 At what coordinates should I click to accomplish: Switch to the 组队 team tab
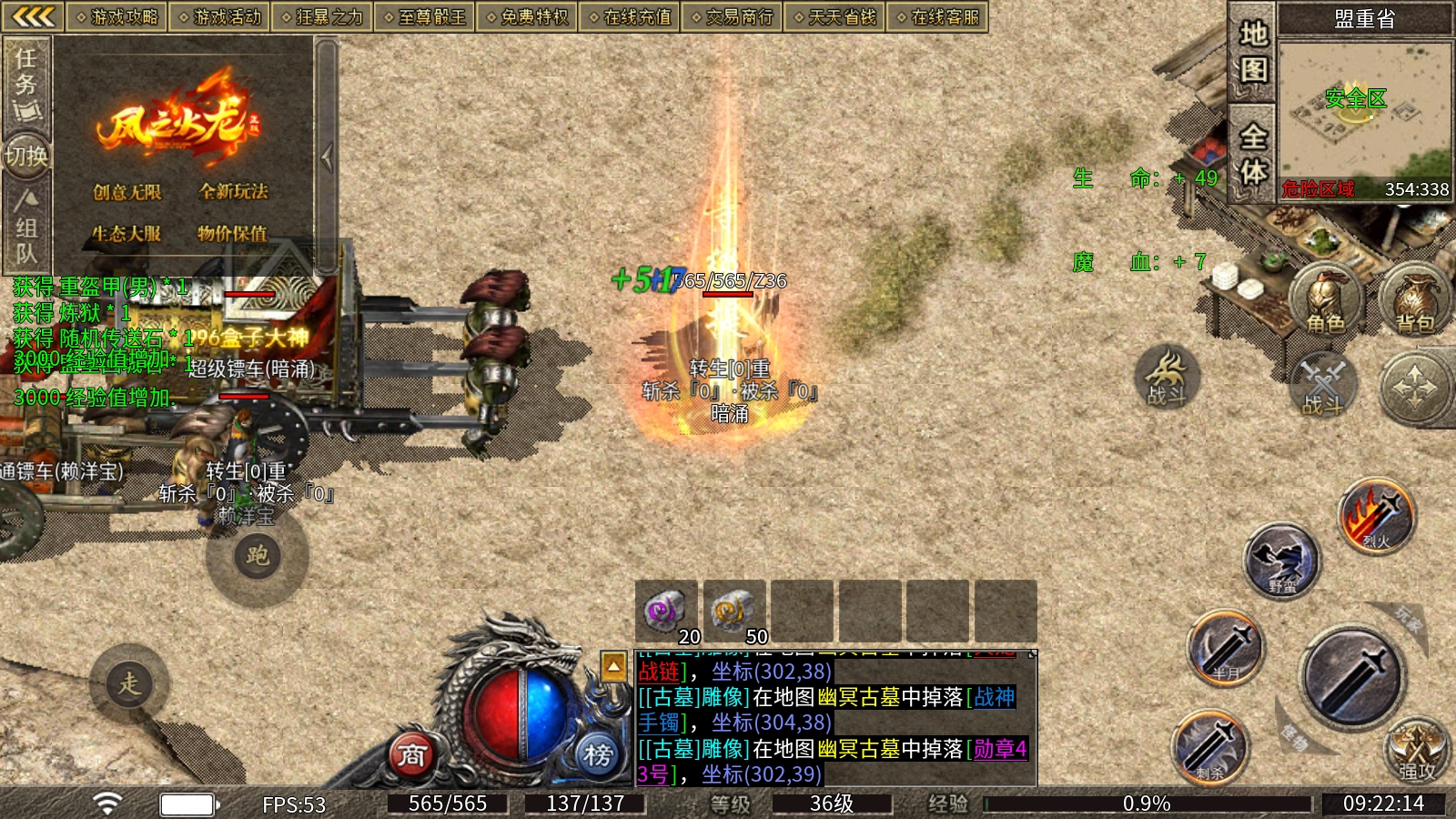(x=26, y=227)
